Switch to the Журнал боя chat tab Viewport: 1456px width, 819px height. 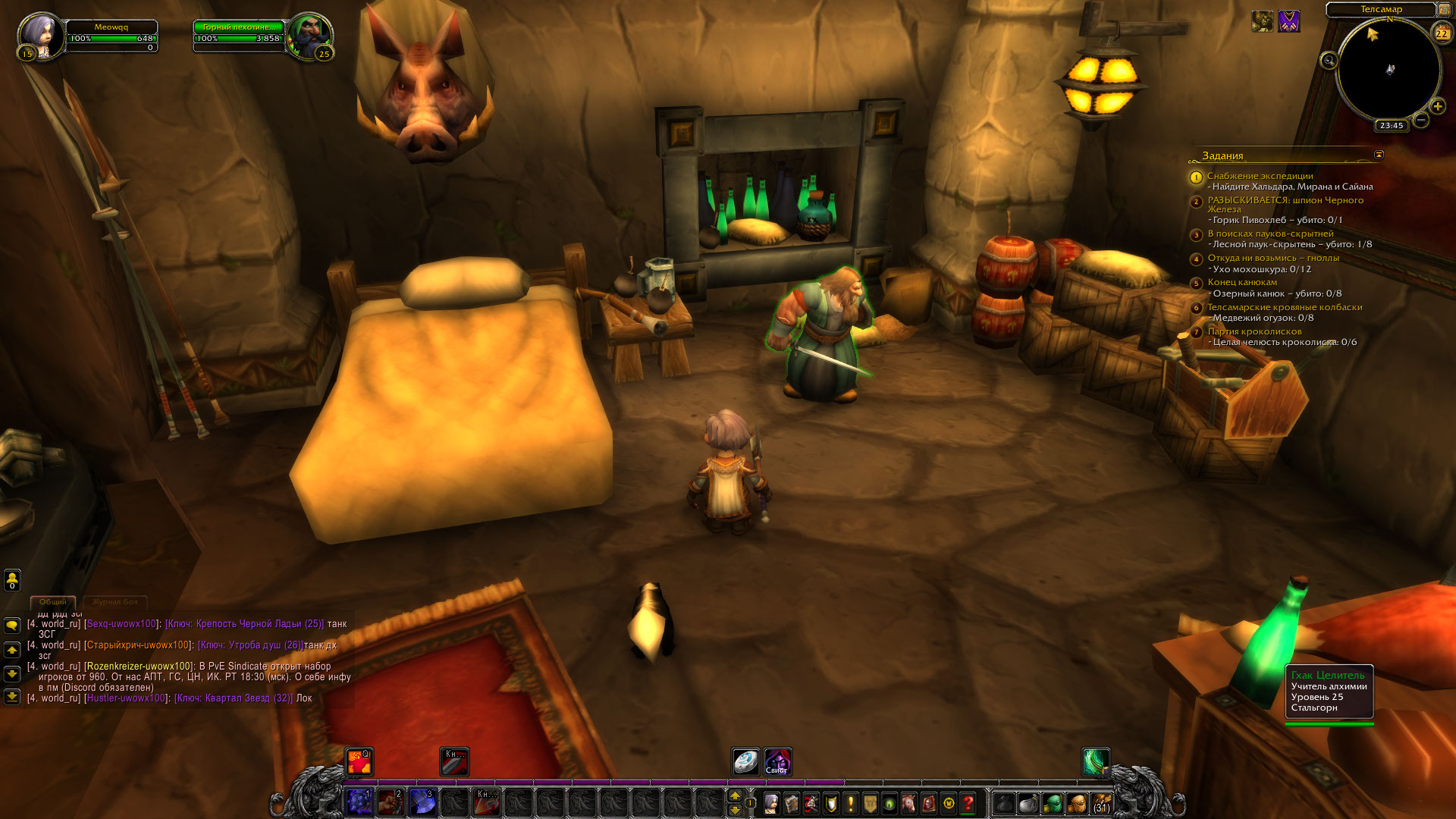coord(115,602)
